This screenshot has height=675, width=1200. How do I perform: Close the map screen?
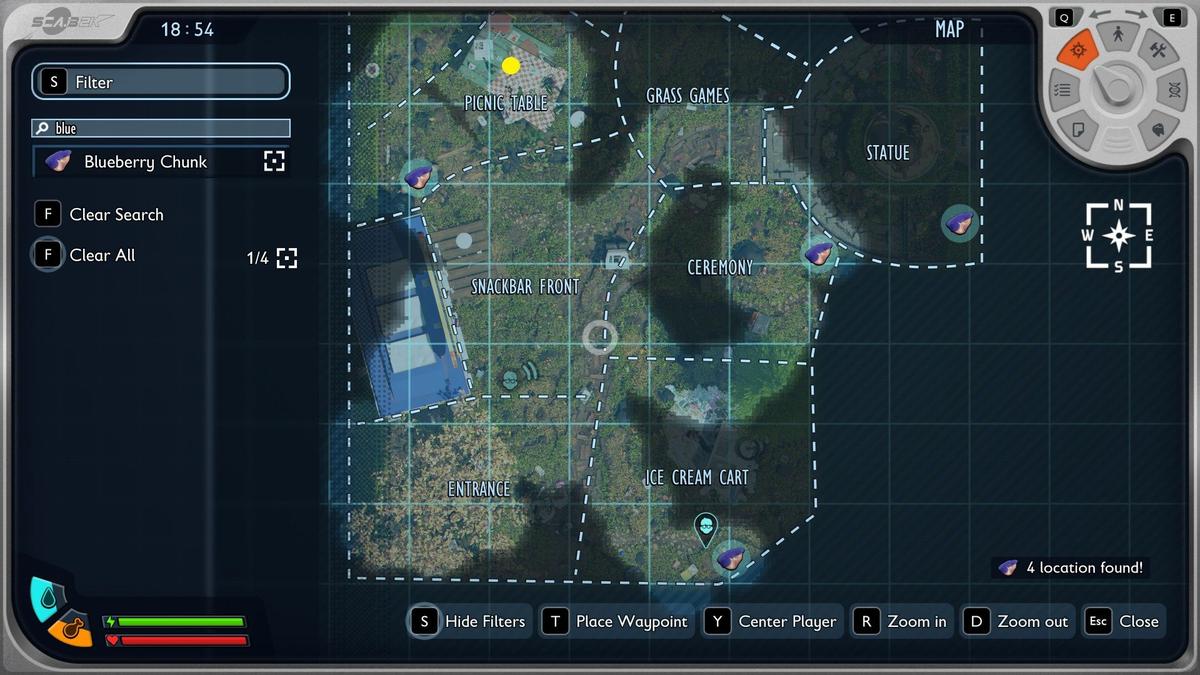[1125, 621]
